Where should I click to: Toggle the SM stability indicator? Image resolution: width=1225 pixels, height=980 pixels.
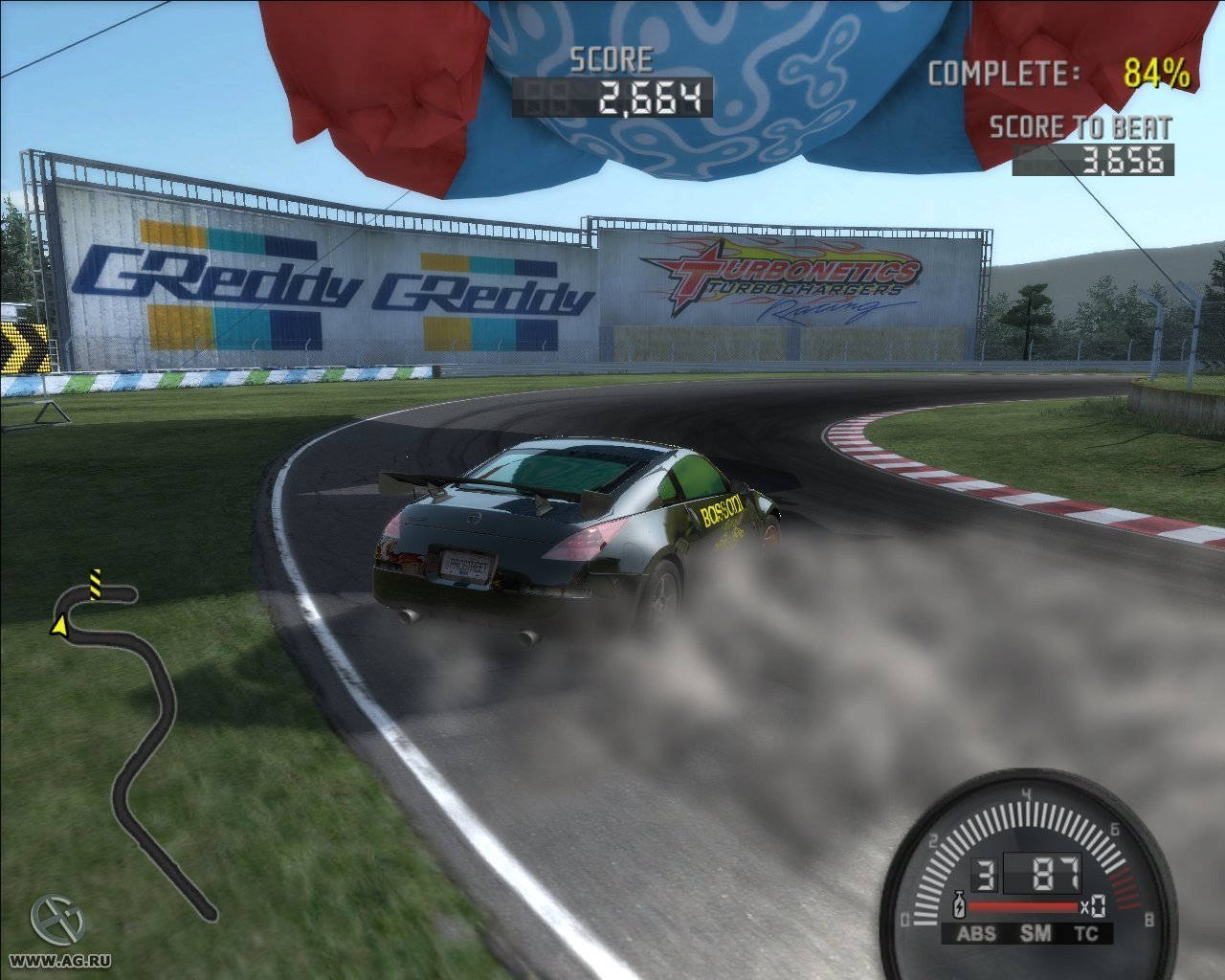point(1035,933)
